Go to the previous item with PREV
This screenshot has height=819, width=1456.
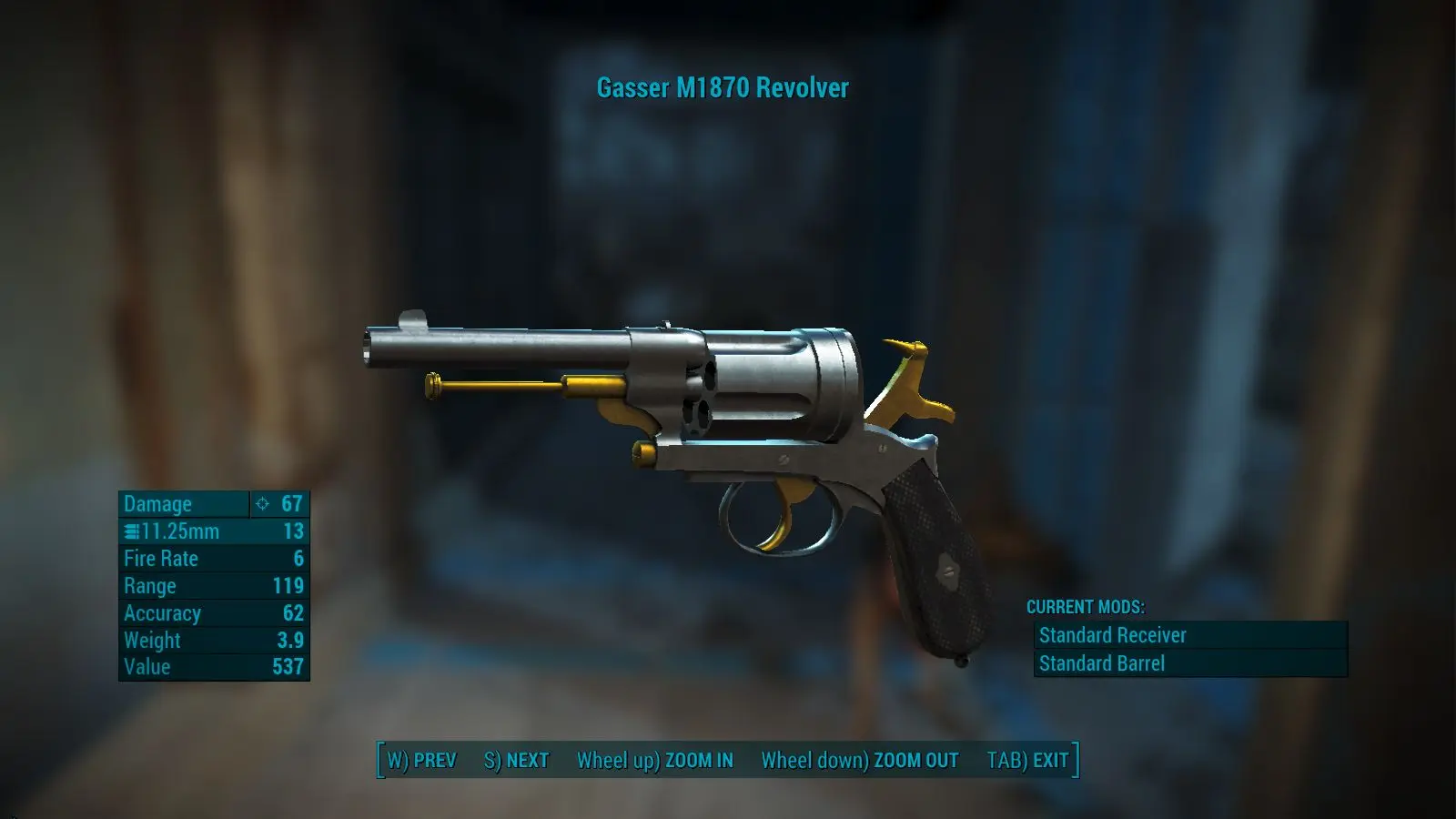click(421, 761)
